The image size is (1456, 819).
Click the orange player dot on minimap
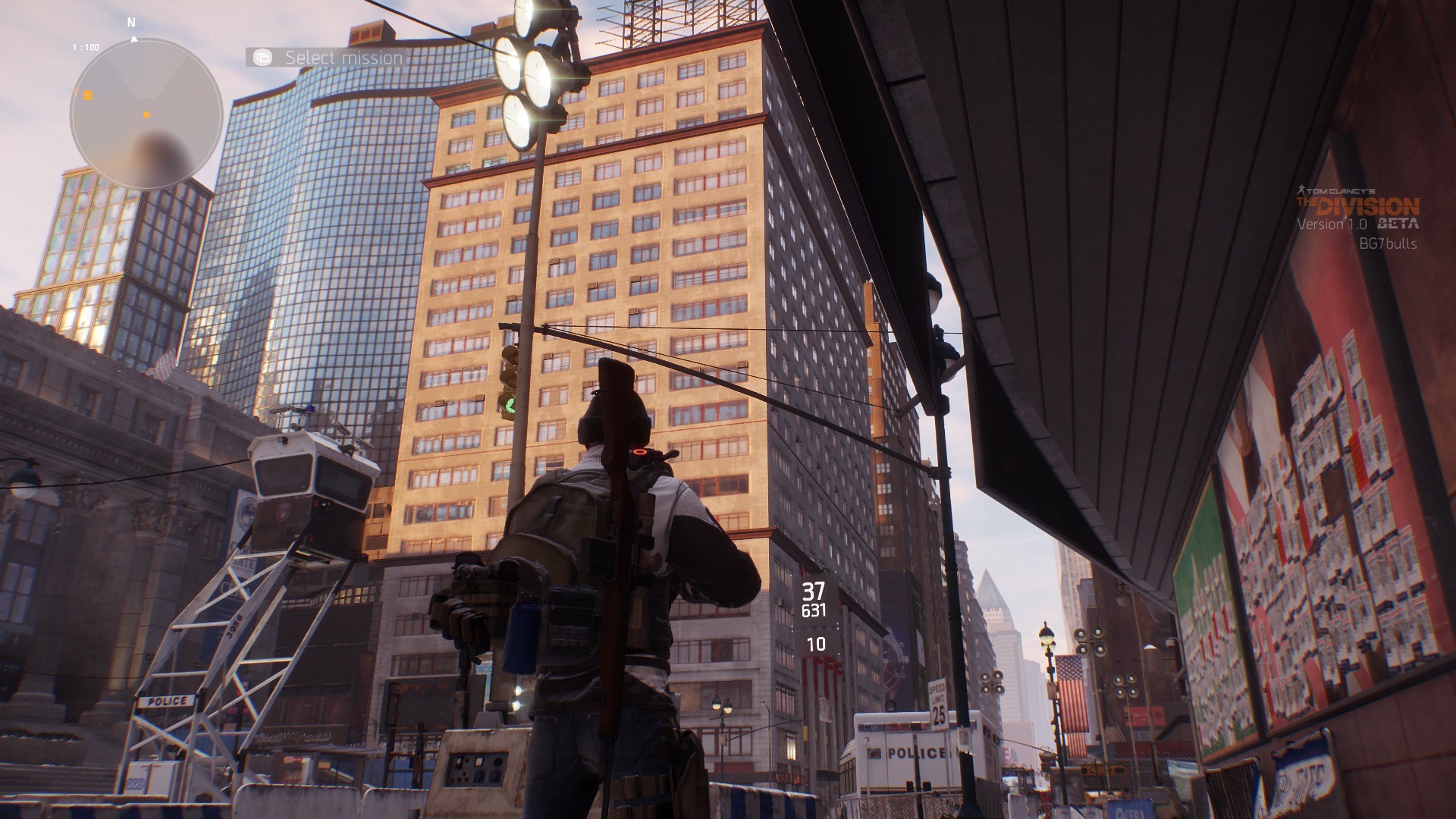[146, 115]
